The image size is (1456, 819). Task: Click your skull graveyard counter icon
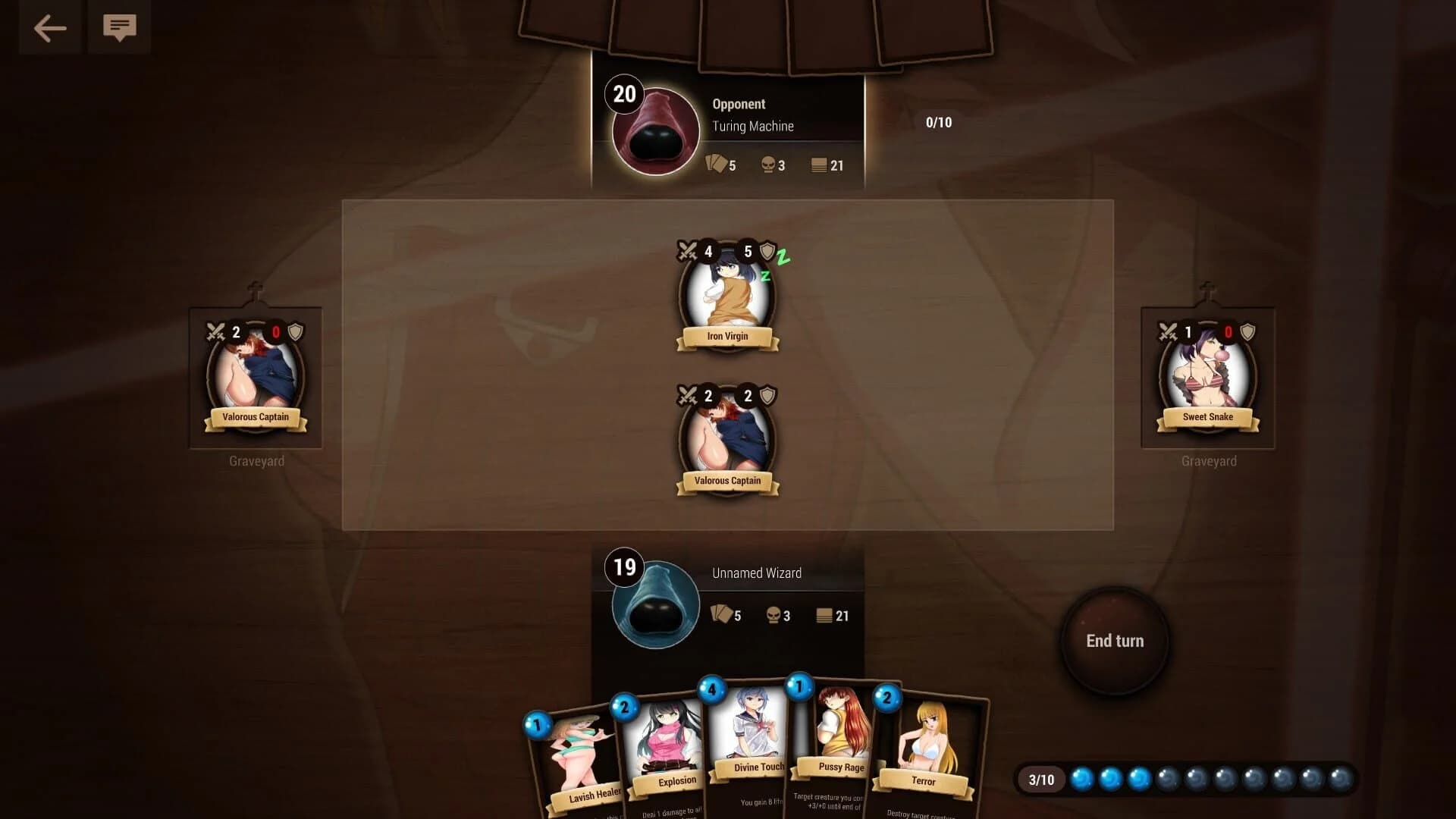pos(773,615)
